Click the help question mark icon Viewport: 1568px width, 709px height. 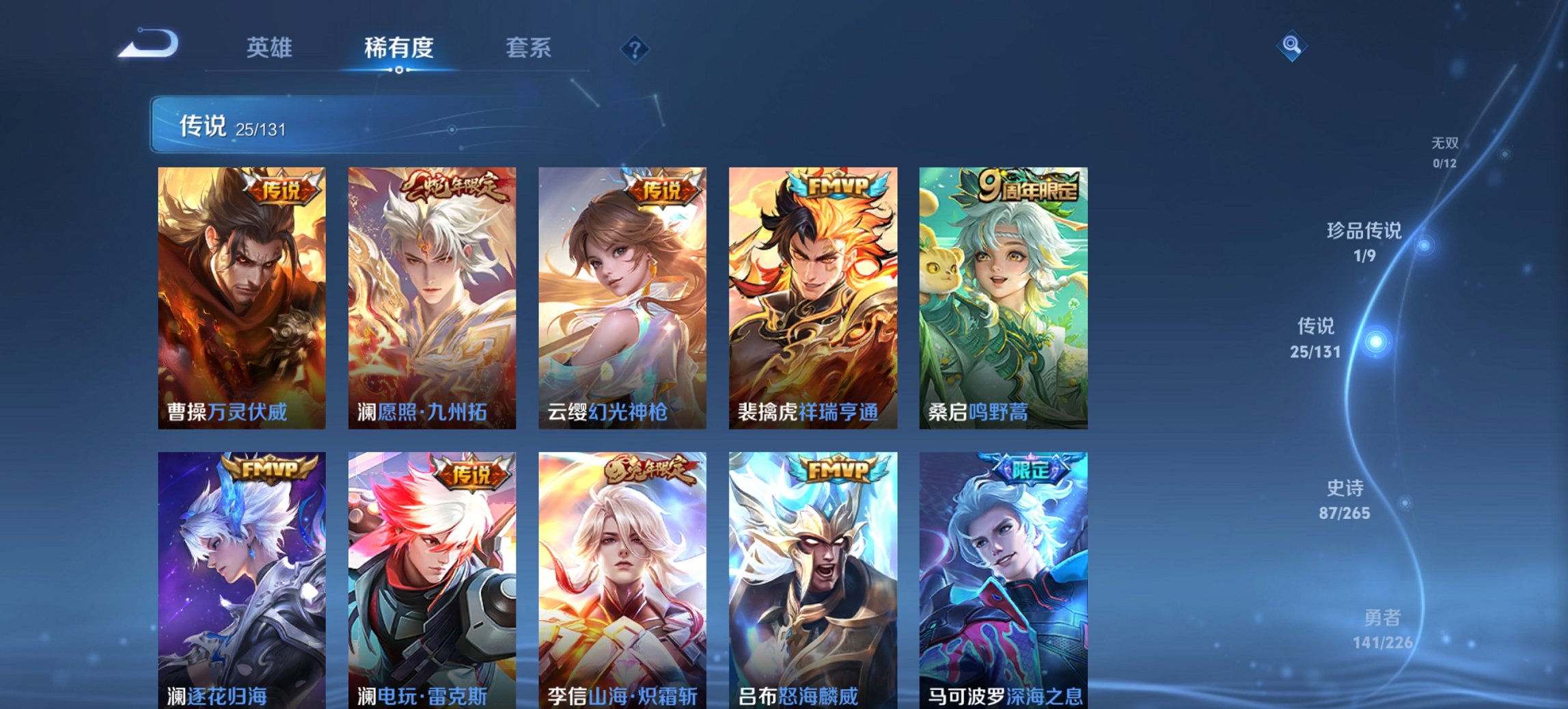(x=634, y=48)
